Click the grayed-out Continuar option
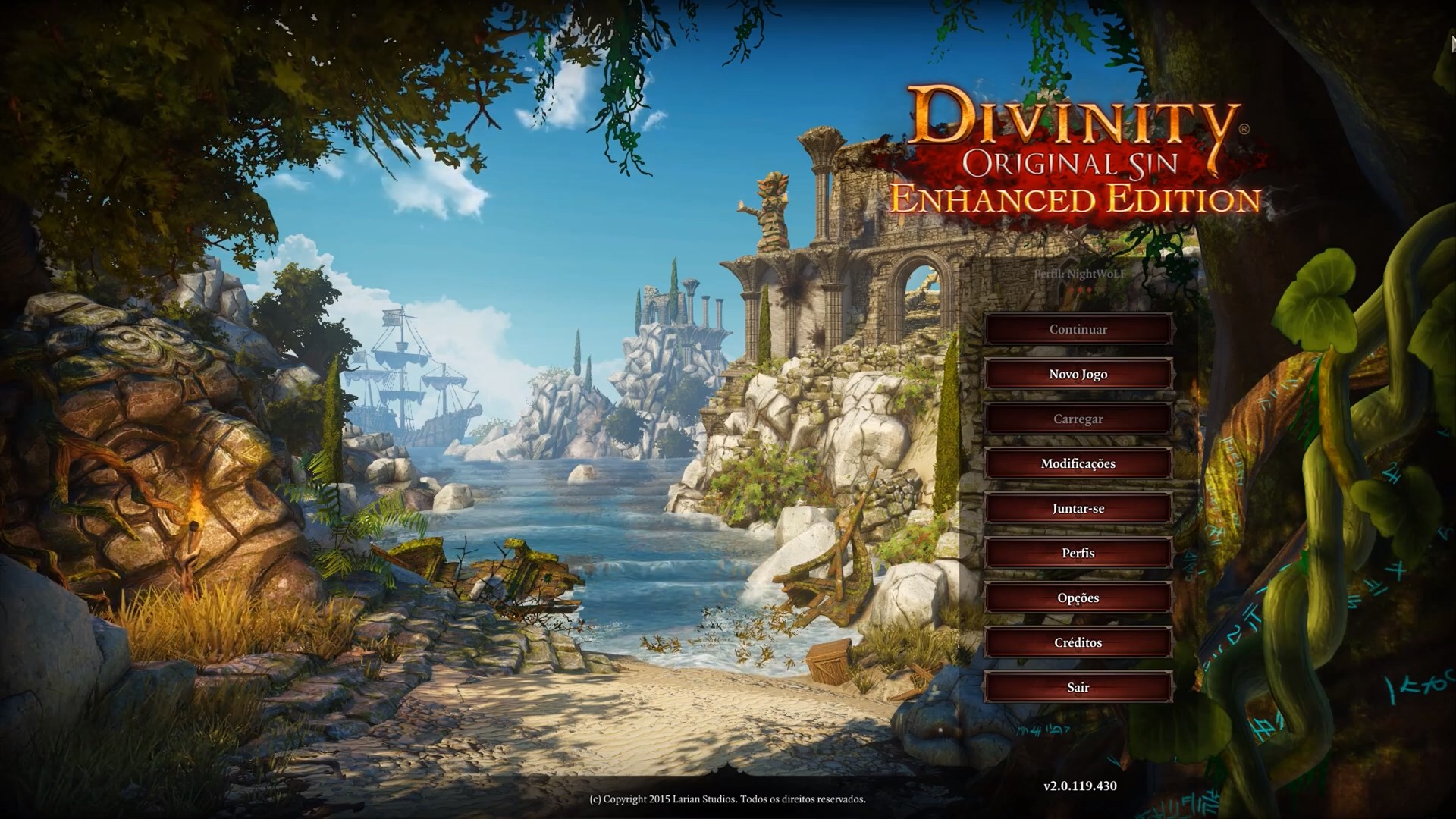The width and height of the screenshot is (1456, 819). click(x=1078, y=329)
